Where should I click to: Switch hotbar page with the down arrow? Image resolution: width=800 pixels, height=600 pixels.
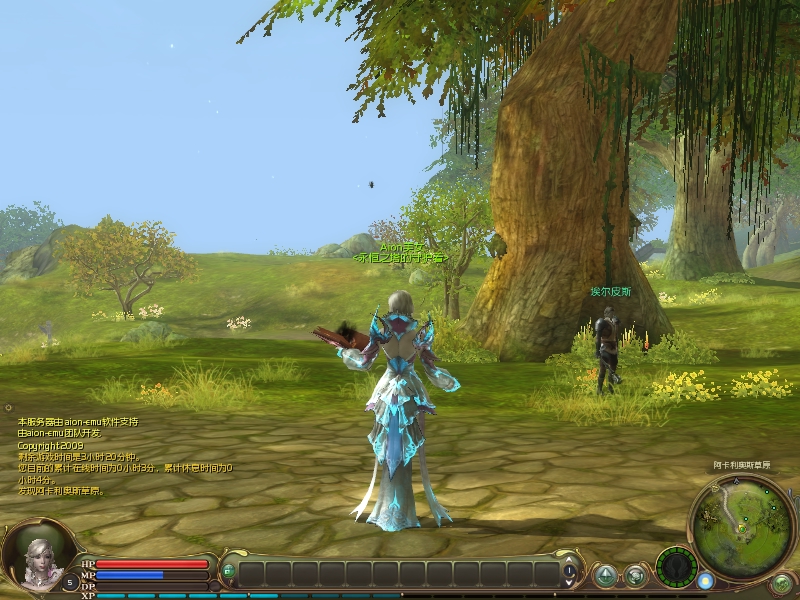click(569, 581)
